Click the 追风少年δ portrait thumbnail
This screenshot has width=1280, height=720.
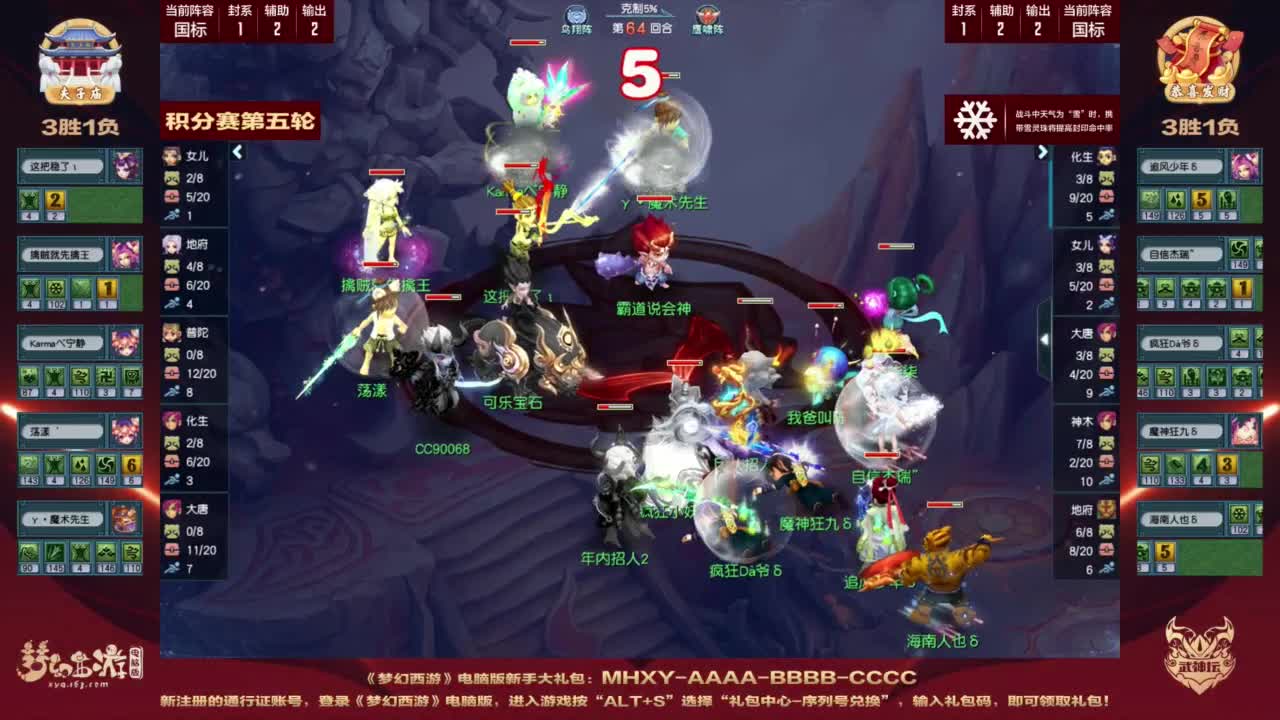[x=1244, y=166]
